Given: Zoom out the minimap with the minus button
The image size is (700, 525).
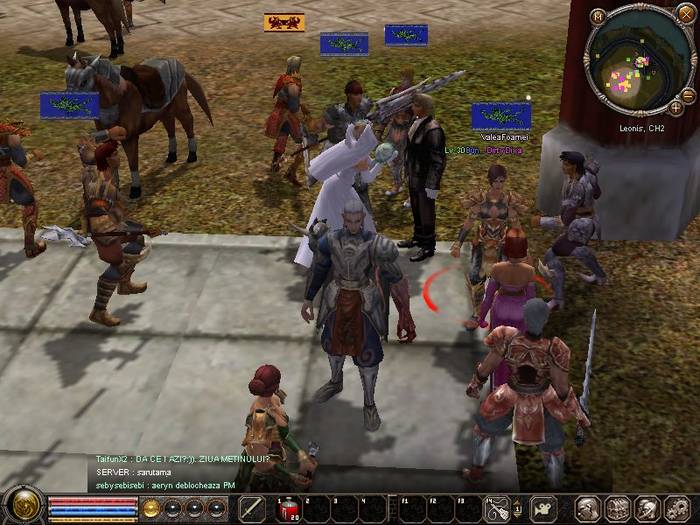Looking at the screenshot, I should [x=688, y=93].
